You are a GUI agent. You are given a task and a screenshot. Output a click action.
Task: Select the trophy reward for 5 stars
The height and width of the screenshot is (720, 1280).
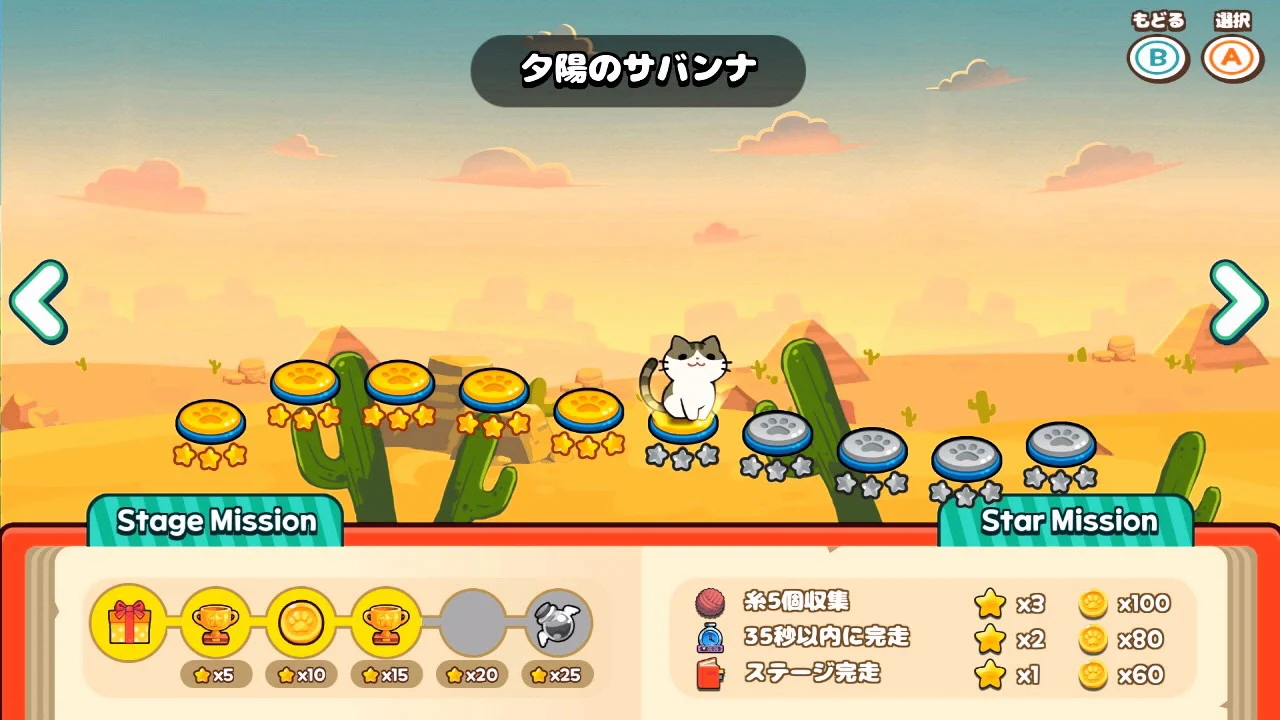click(x=215, y=623)
